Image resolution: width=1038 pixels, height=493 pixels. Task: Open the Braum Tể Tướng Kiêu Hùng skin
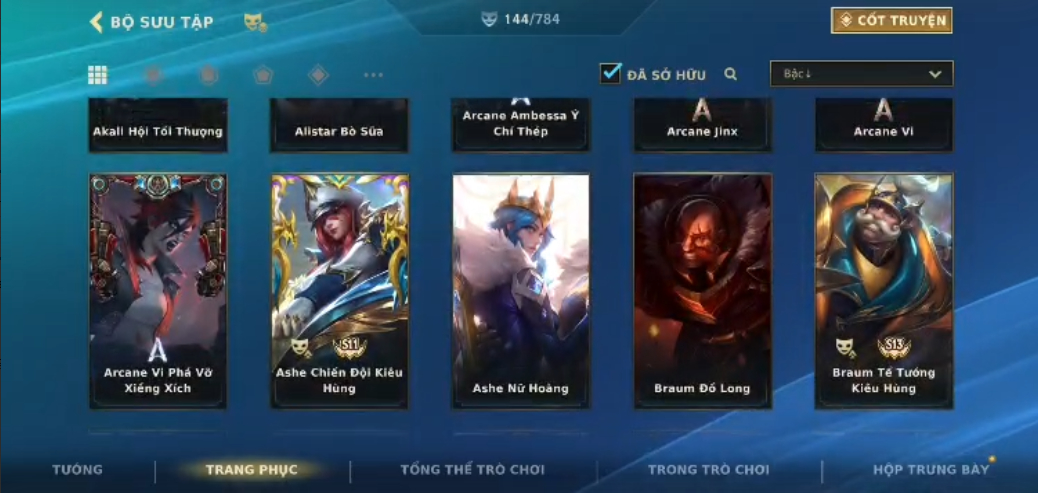(x=883, y=290)
